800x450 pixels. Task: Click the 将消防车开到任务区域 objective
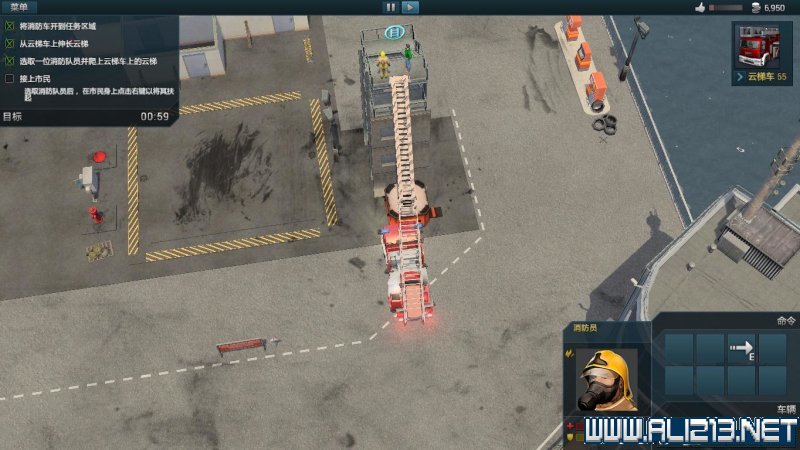(61, 26)
